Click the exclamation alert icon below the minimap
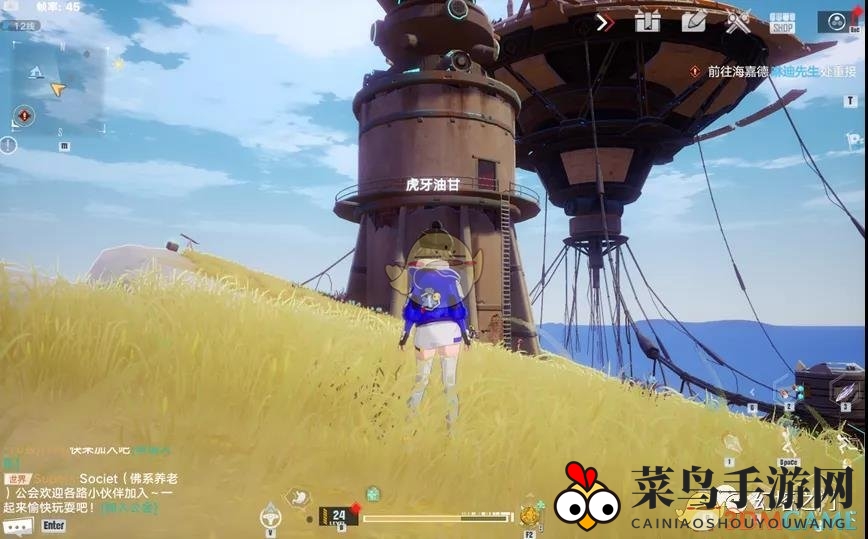Viewport: 868px width, 539px height. [9, 145]
